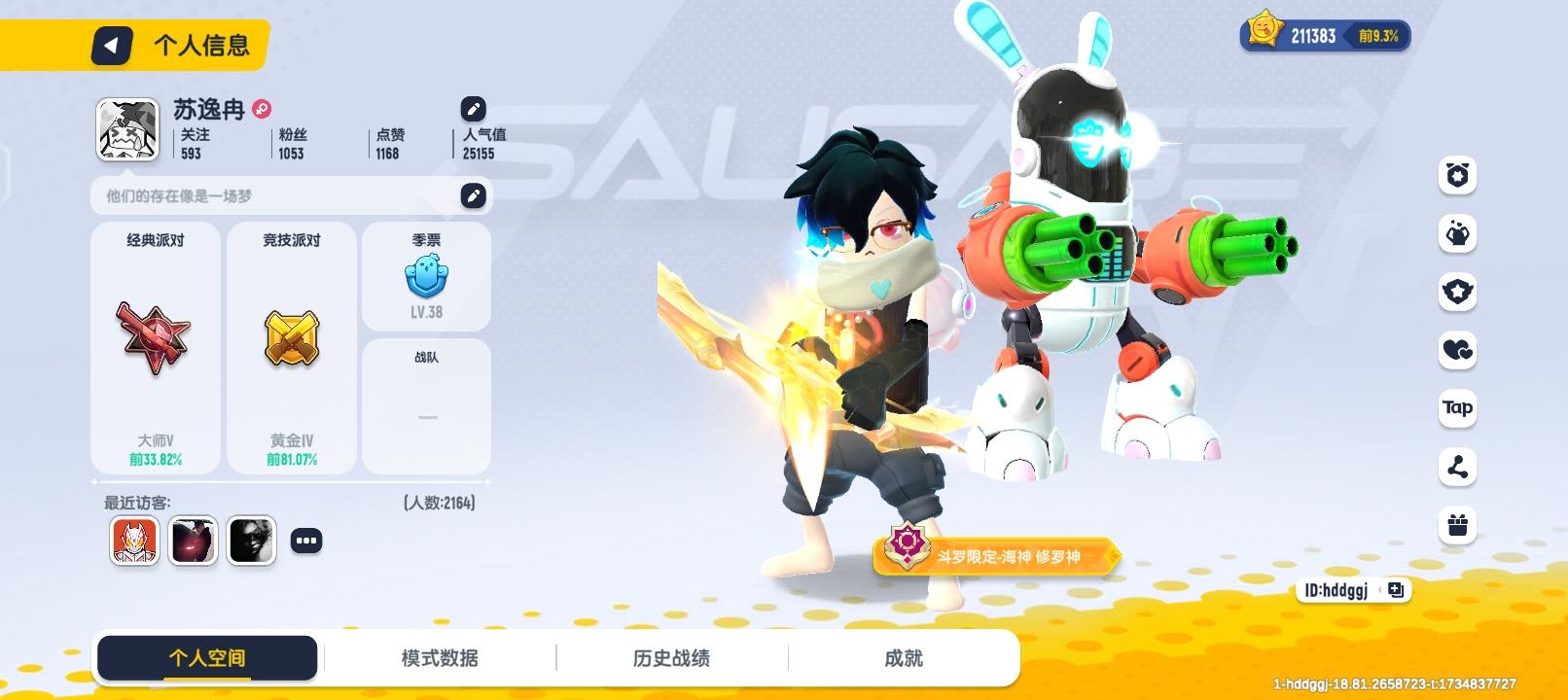
Task: Click the watering can icon in sidebar
Action: click(1456, 234)
